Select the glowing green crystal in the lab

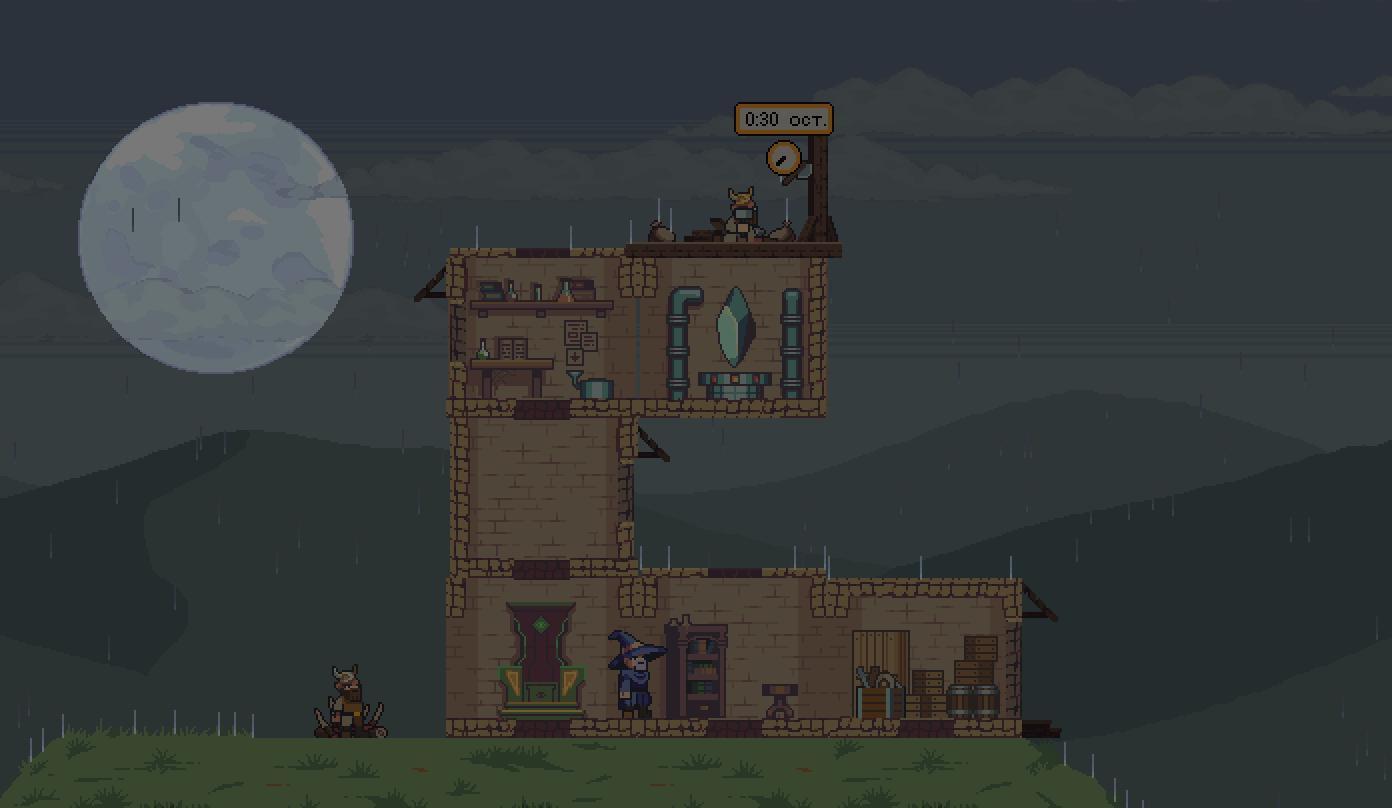click(733, 326)
